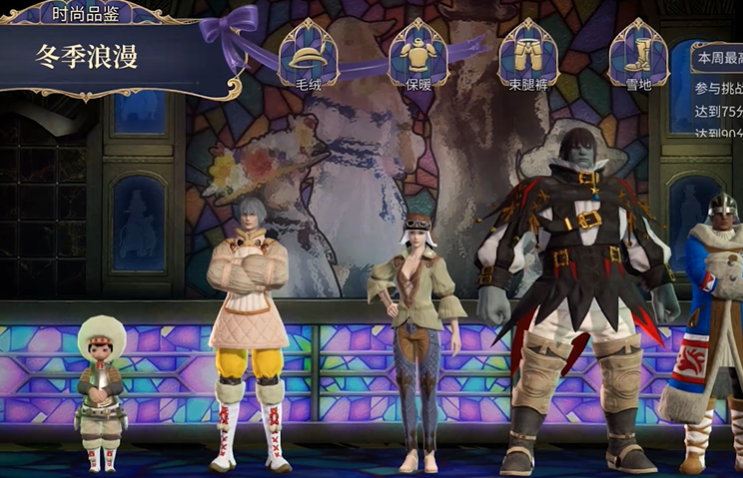Open the 本周最高 weekly score panel
Viewport: 743px width, 478px height.
tap(718, 58)
